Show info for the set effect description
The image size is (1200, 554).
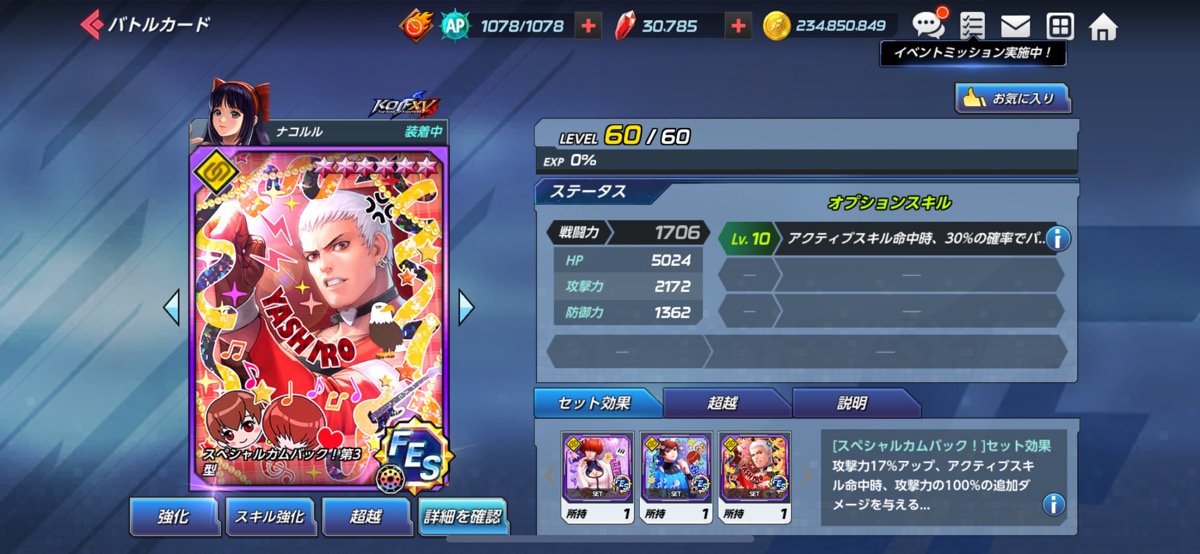tap(1053, 504)
